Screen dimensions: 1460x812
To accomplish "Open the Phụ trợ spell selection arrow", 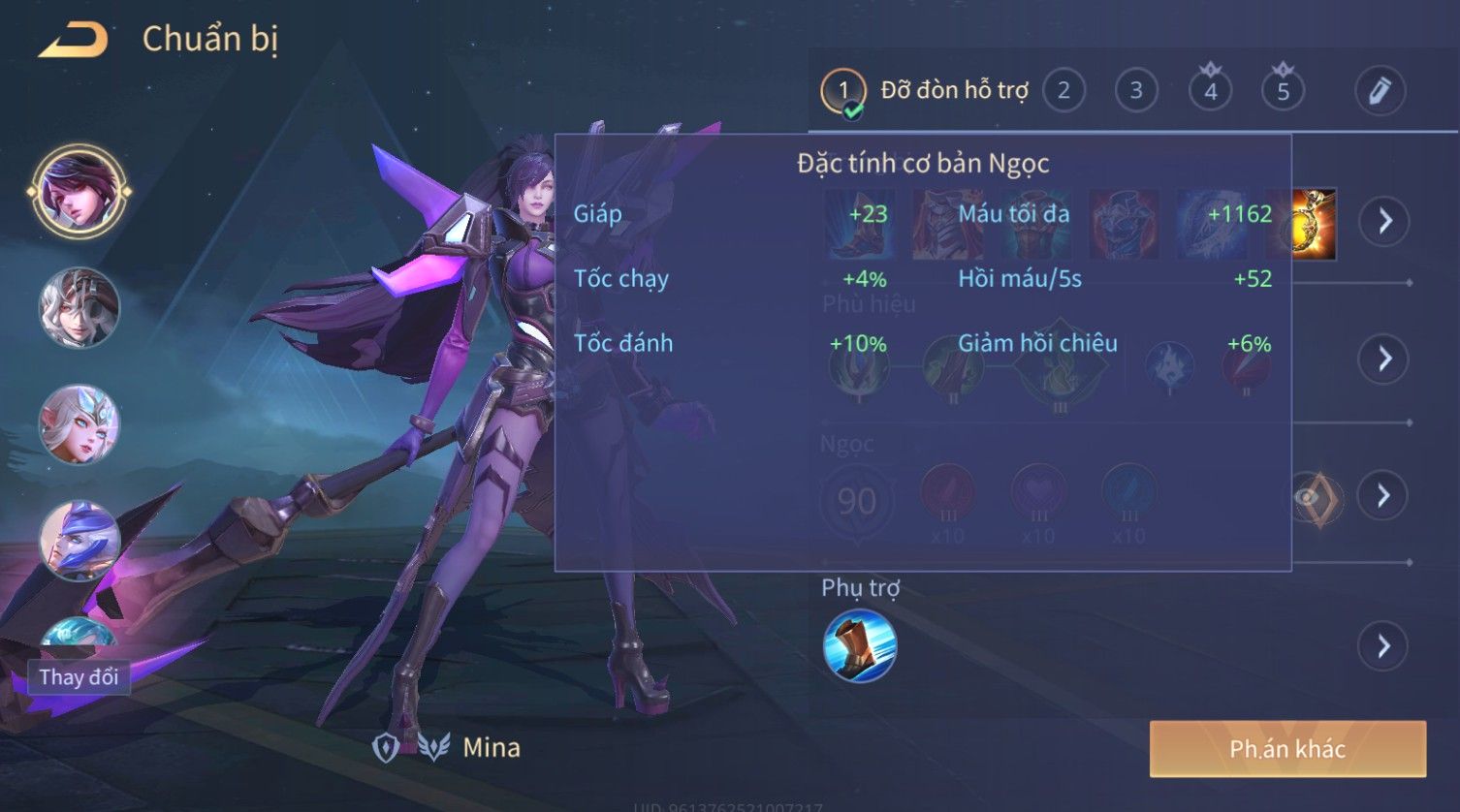I will [x=1384, y=645].
